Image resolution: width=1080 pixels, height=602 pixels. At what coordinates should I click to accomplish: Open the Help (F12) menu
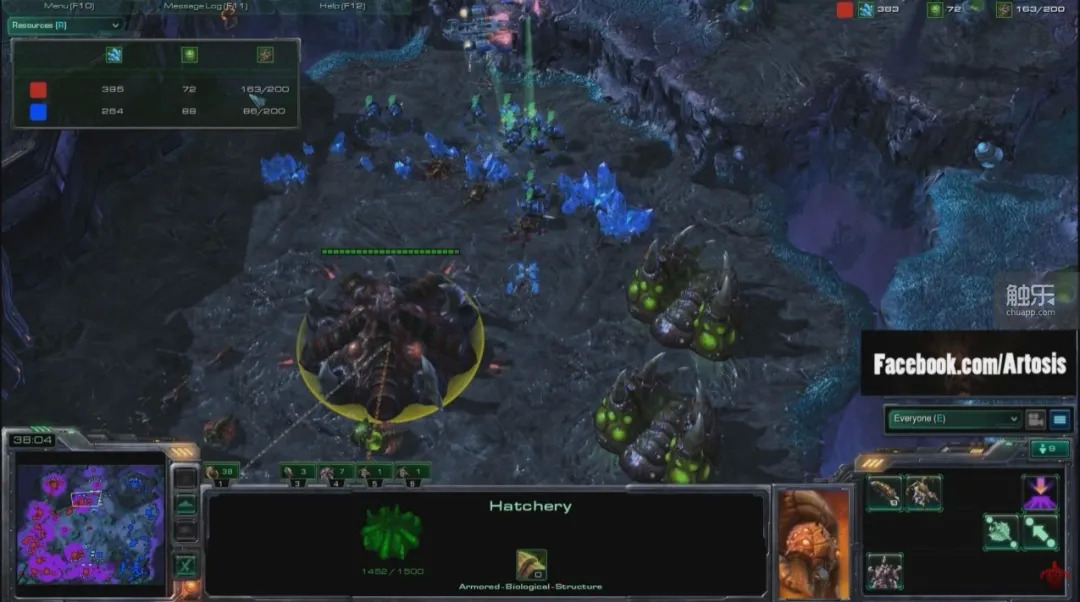click(x=342, y=6)
